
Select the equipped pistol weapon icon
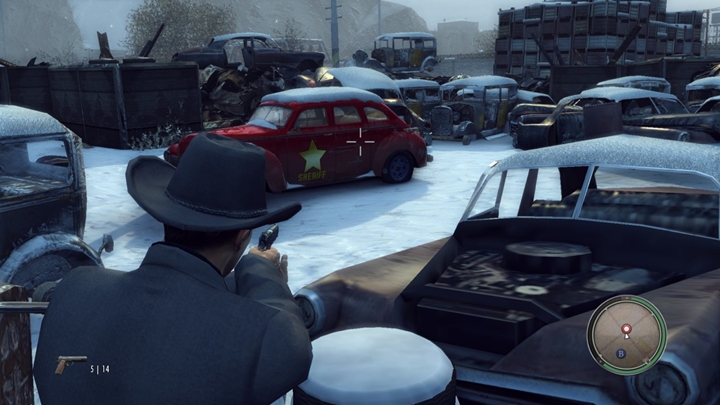coord(70,365)
